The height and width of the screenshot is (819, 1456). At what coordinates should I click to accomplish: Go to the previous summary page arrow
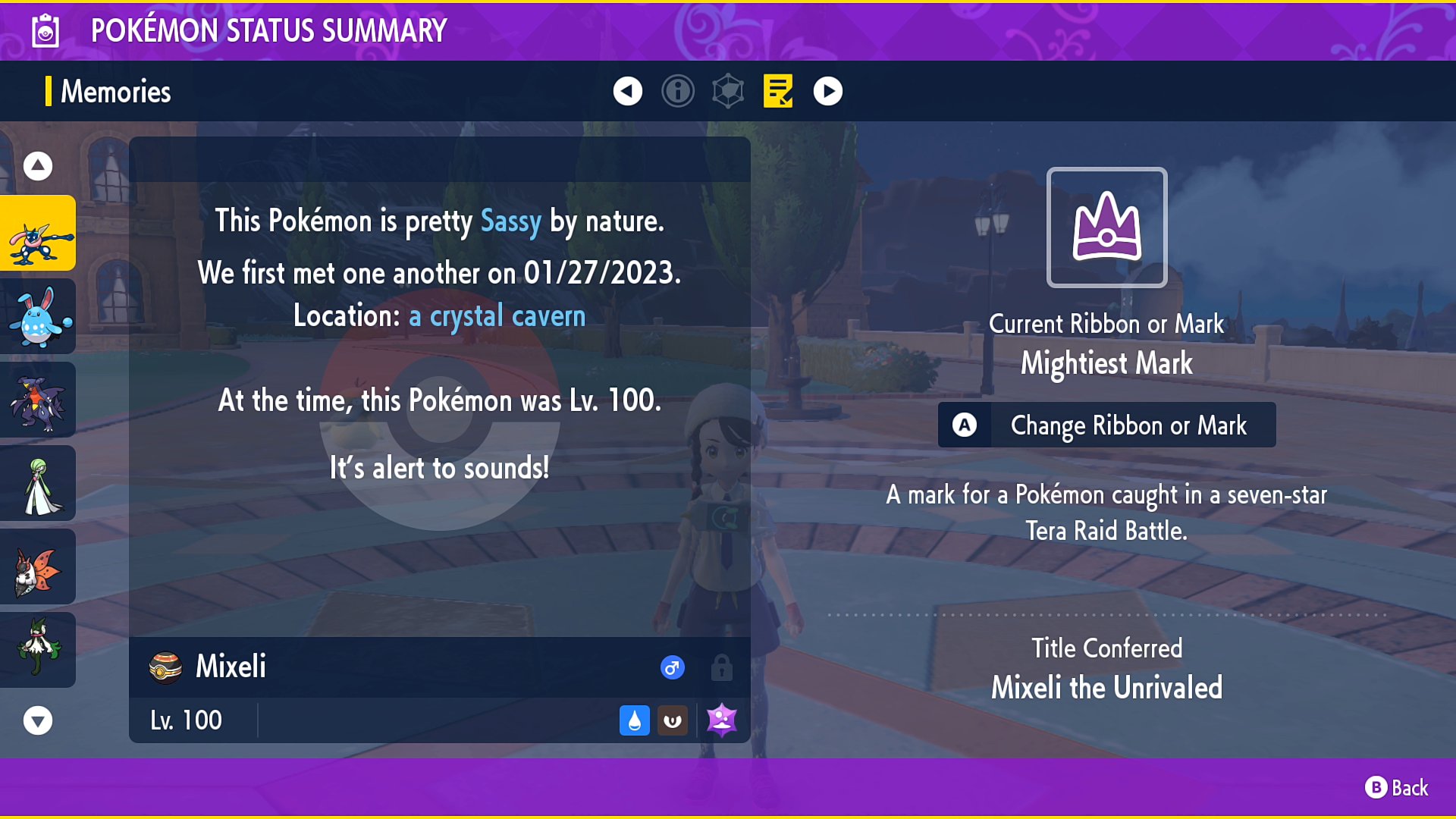pos(627,90)
